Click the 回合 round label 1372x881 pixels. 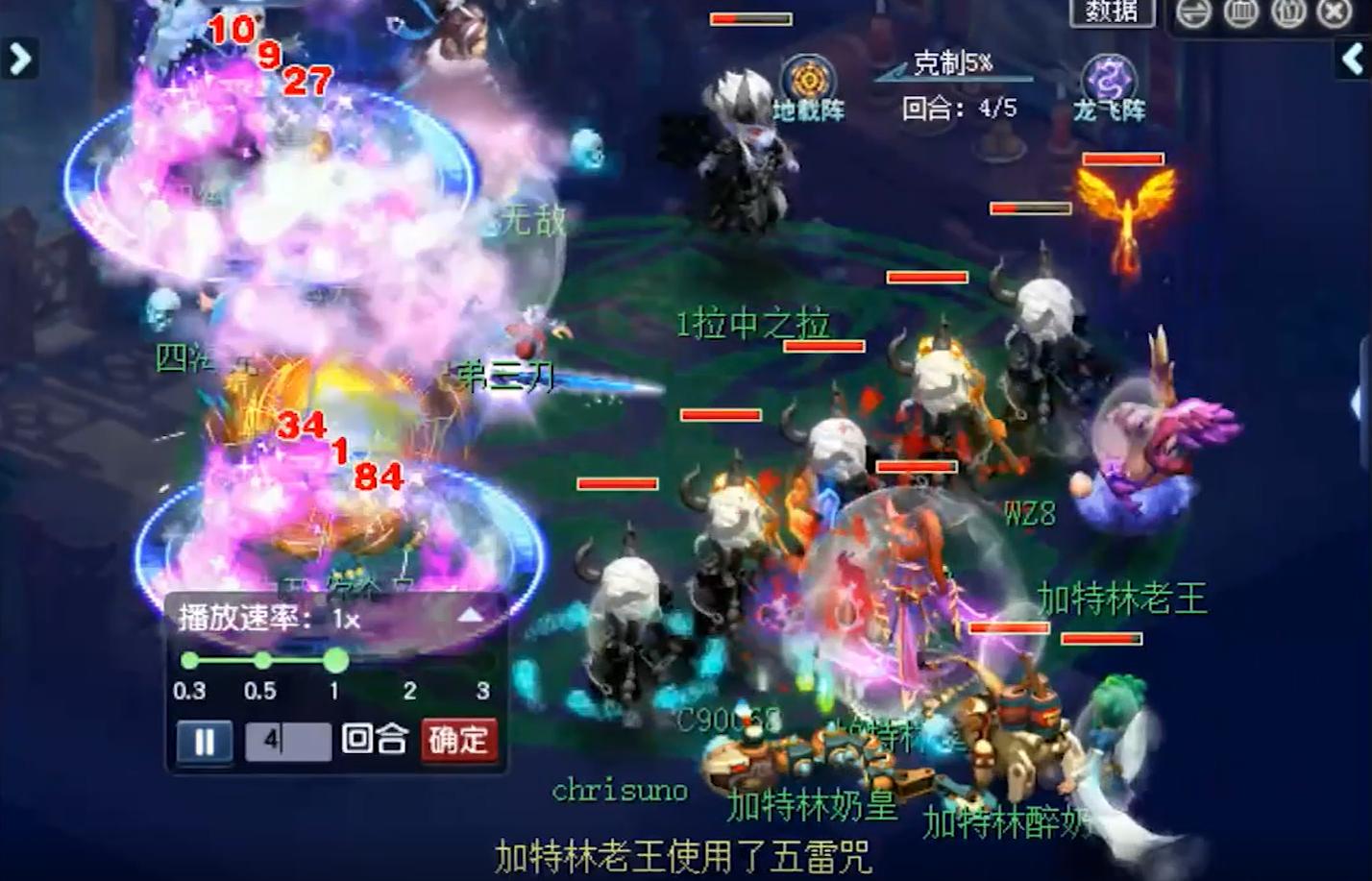pyautogui.click(x=378, y=741)
